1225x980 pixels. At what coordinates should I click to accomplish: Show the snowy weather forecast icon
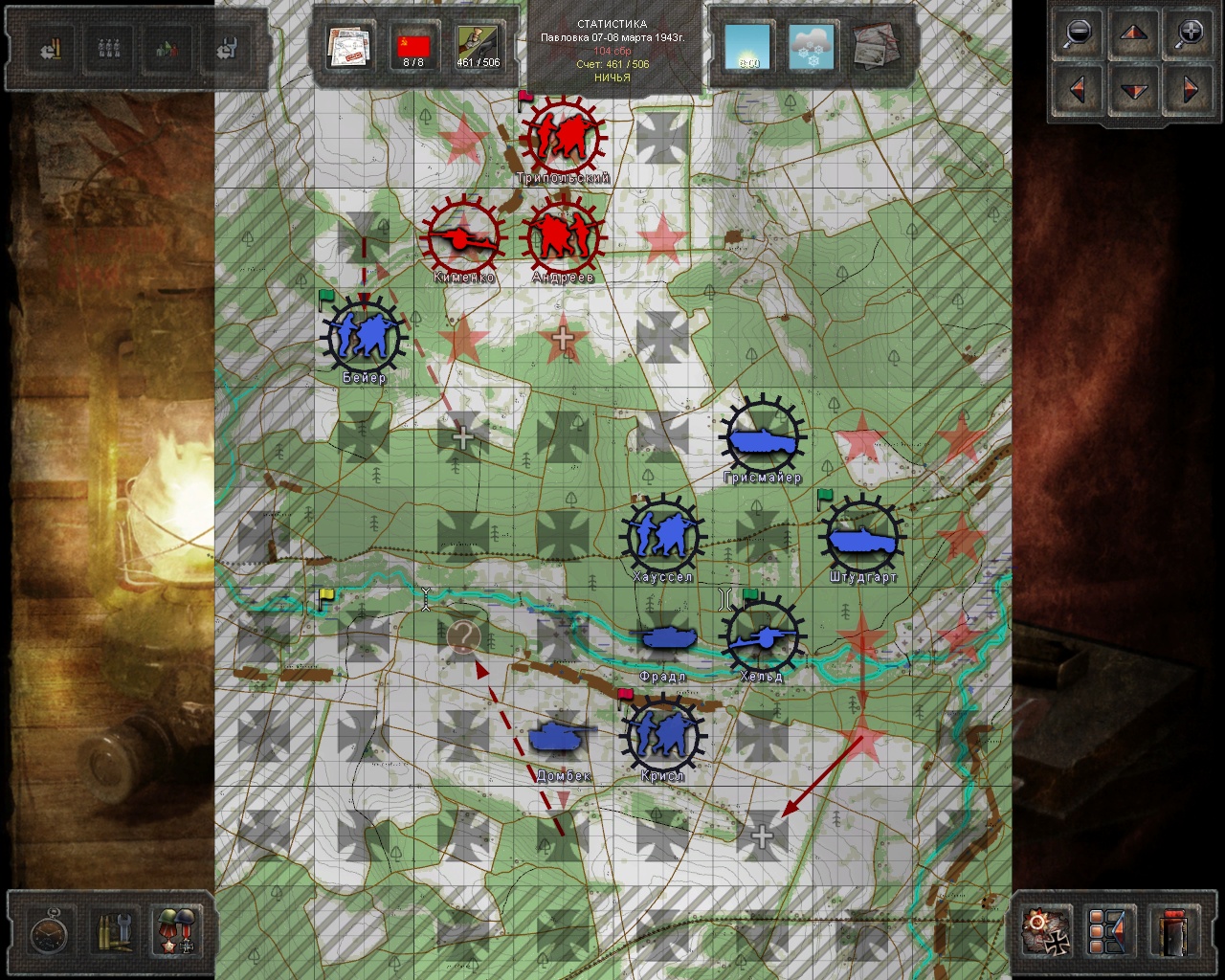coord(811,48)
